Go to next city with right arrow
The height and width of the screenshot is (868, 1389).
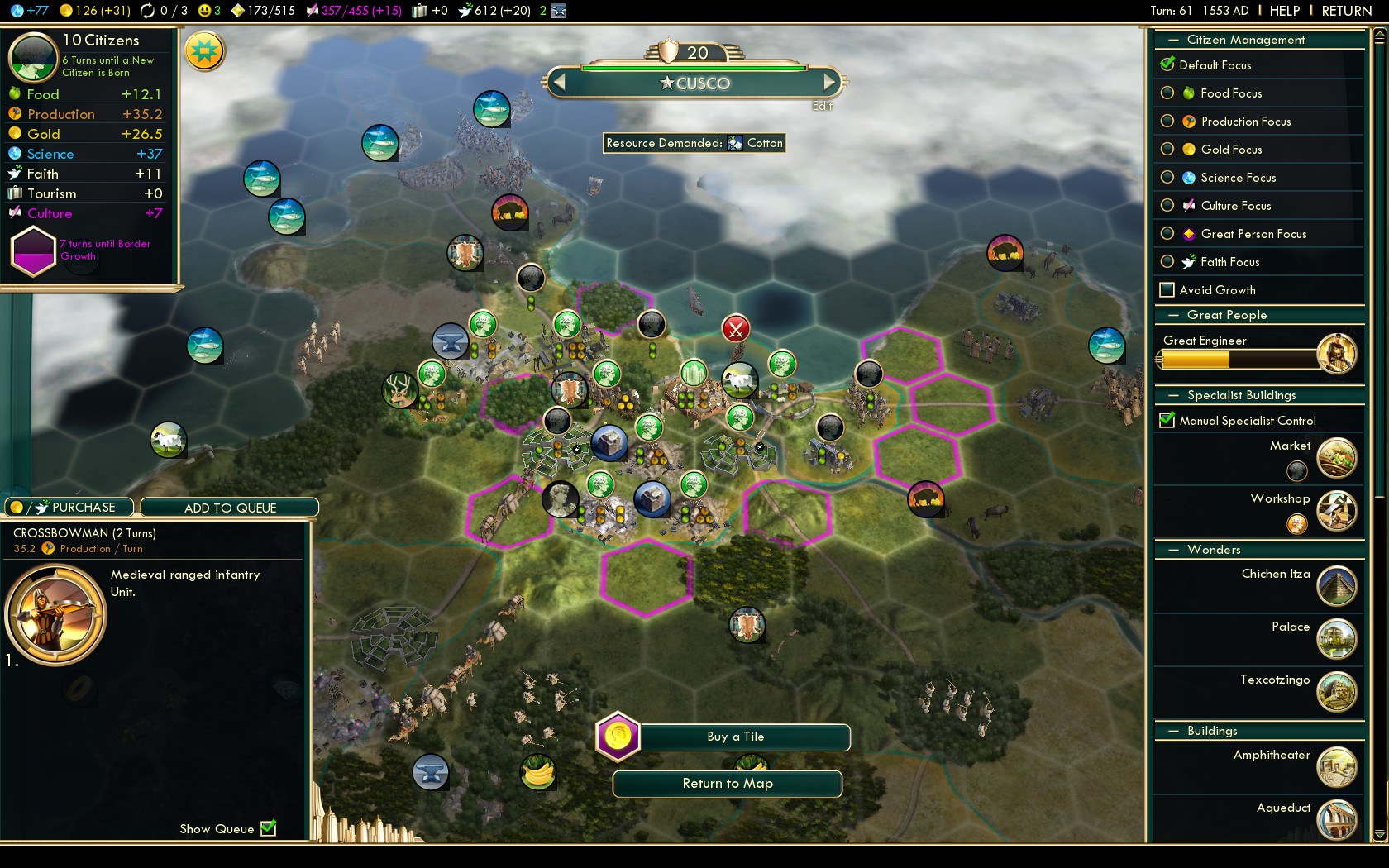pyautogui.click(x=829, y=82)
